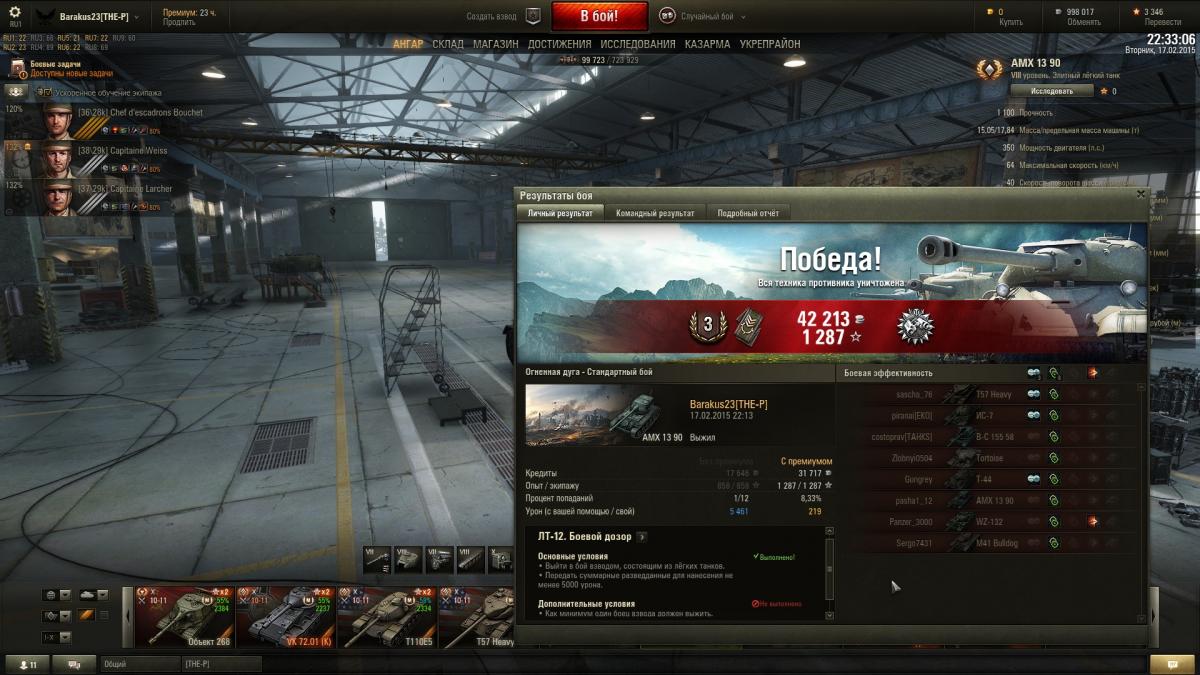Screen dimensions: 1200x675
Task: Switch to Командный результат tab
Action: coord(655,213)
